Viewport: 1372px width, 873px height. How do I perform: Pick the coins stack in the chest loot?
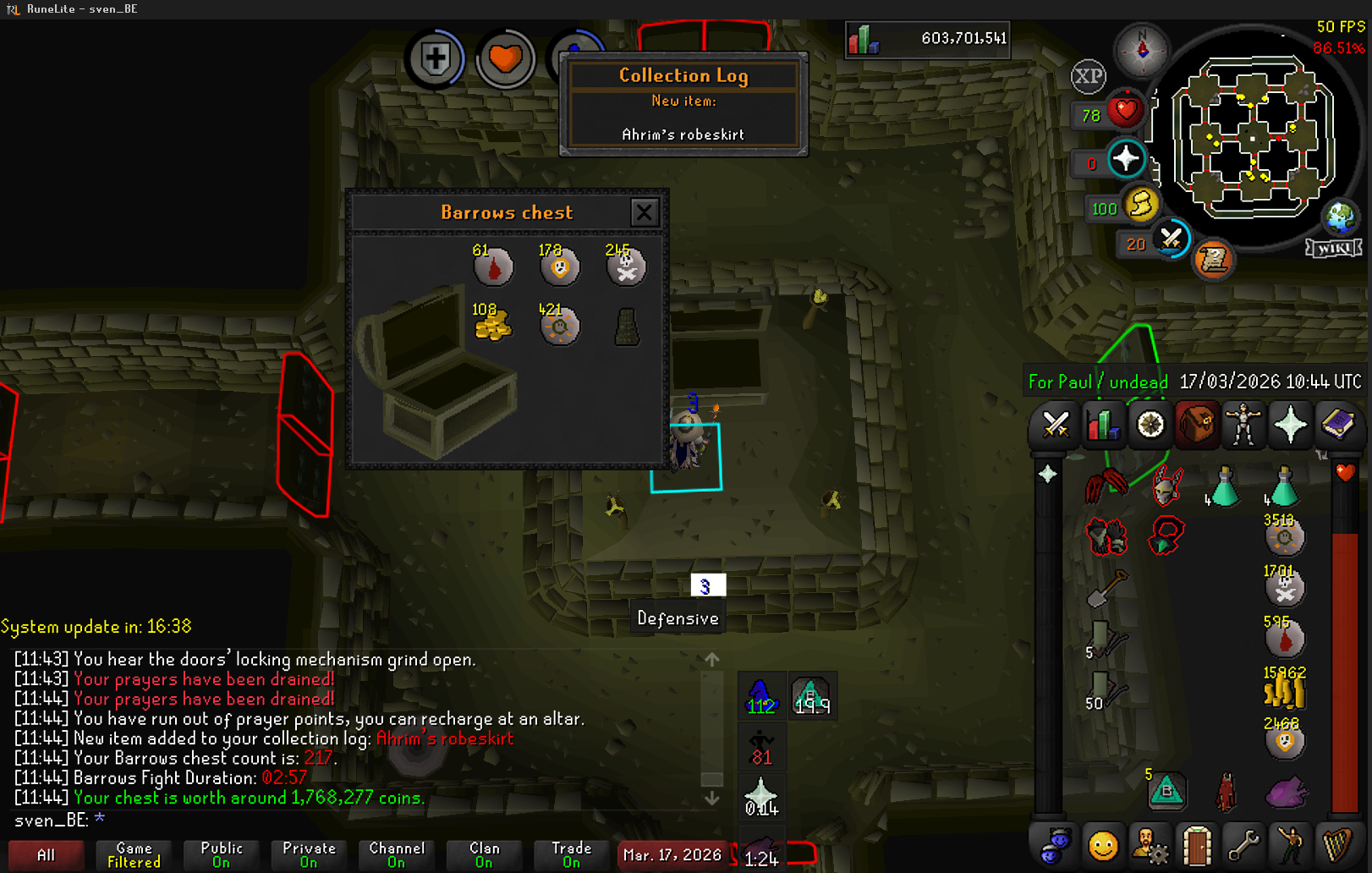492,326
